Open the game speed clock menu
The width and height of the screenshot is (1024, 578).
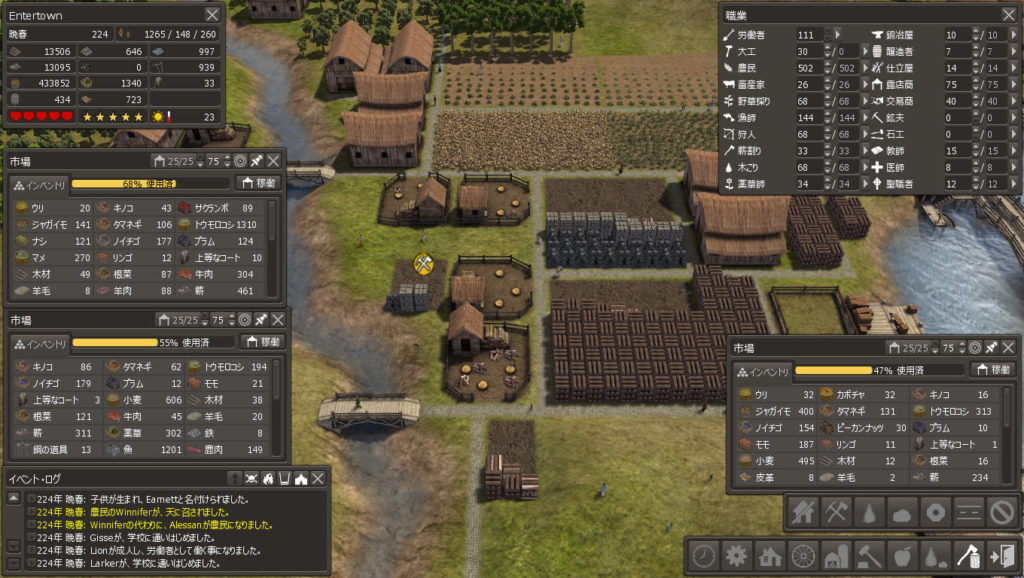coord(705,555)
